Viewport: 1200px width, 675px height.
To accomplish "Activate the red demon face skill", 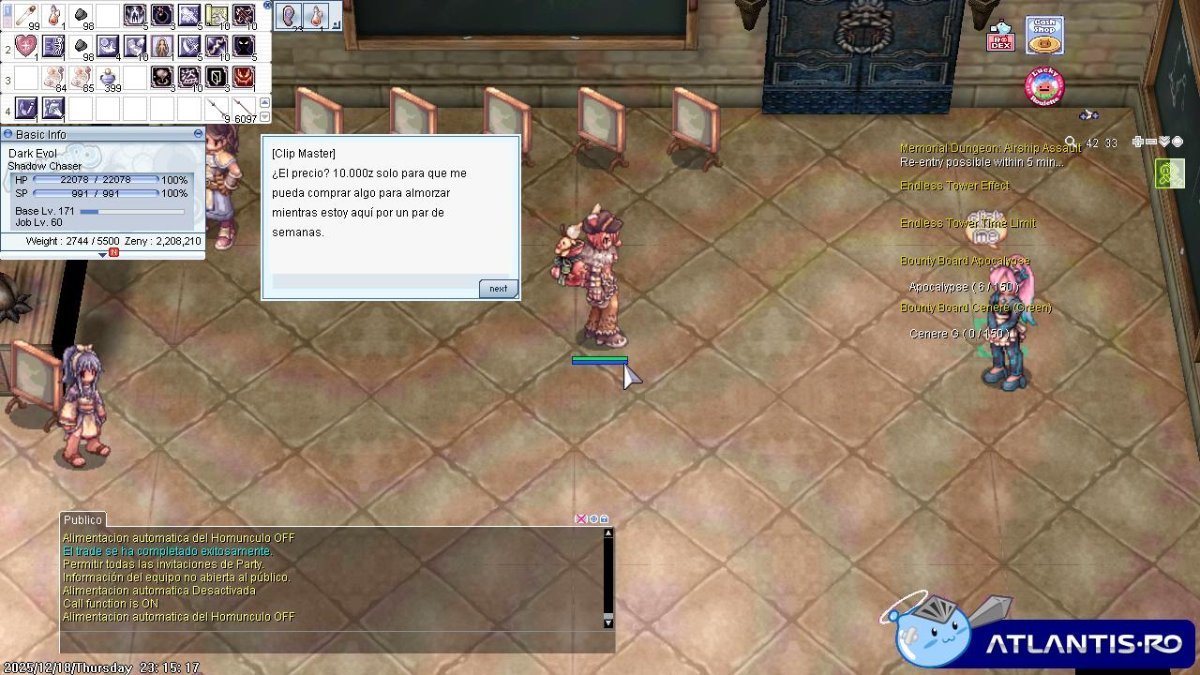I will [243, 76].
